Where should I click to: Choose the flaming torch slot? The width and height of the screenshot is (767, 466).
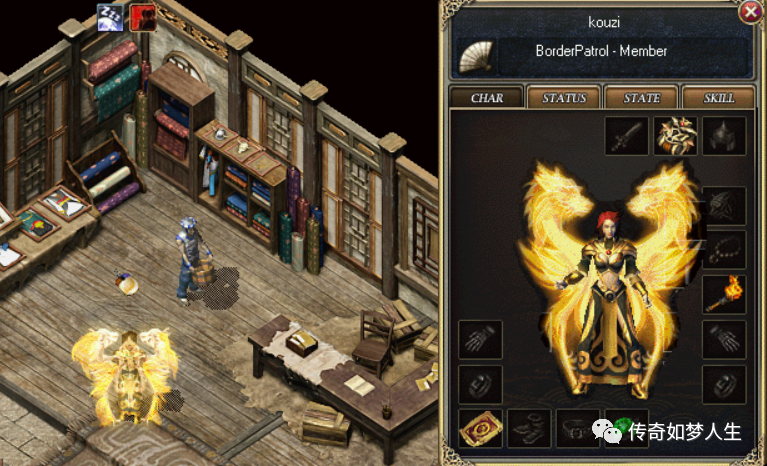(723, 293)
